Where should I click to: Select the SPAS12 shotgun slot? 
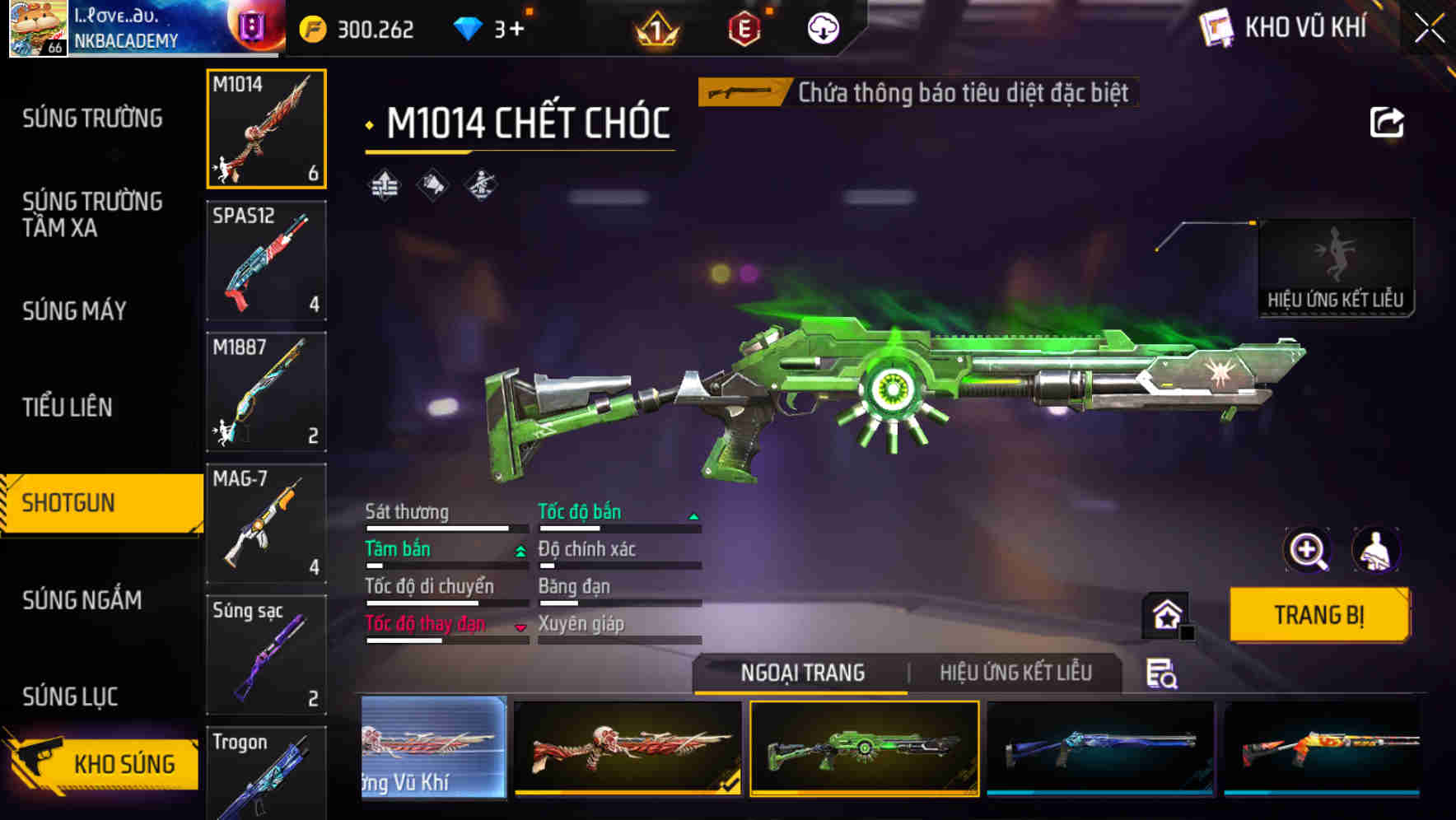(x=266, y=260)
